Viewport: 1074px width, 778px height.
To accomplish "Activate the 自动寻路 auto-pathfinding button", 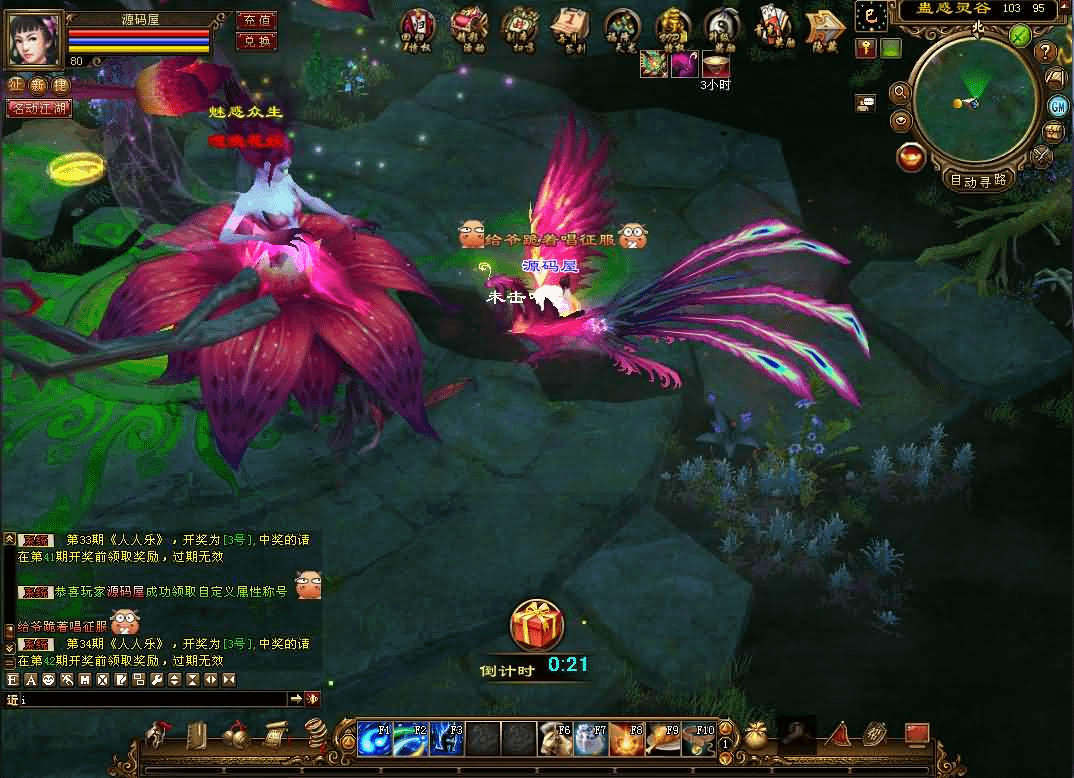I will tap(979, 181).
